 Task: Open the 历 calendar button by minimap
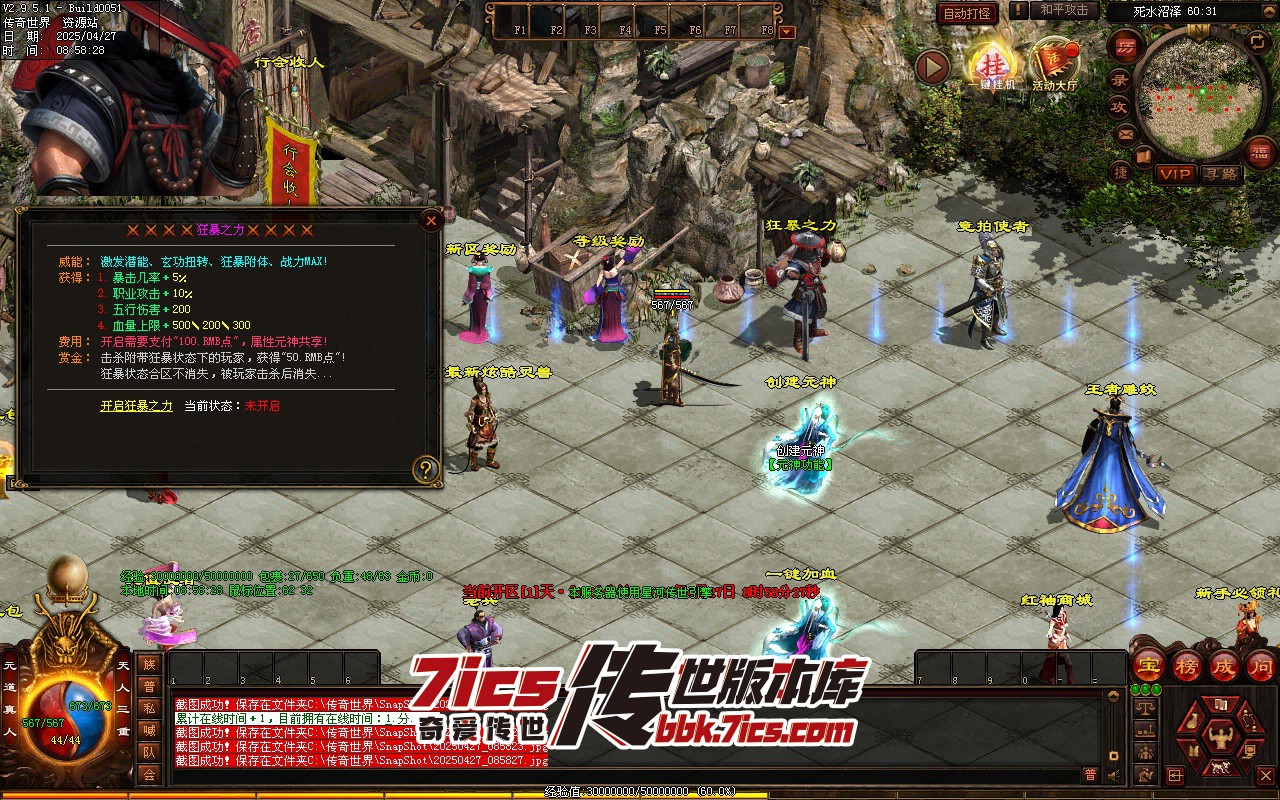click(1125, 47)
